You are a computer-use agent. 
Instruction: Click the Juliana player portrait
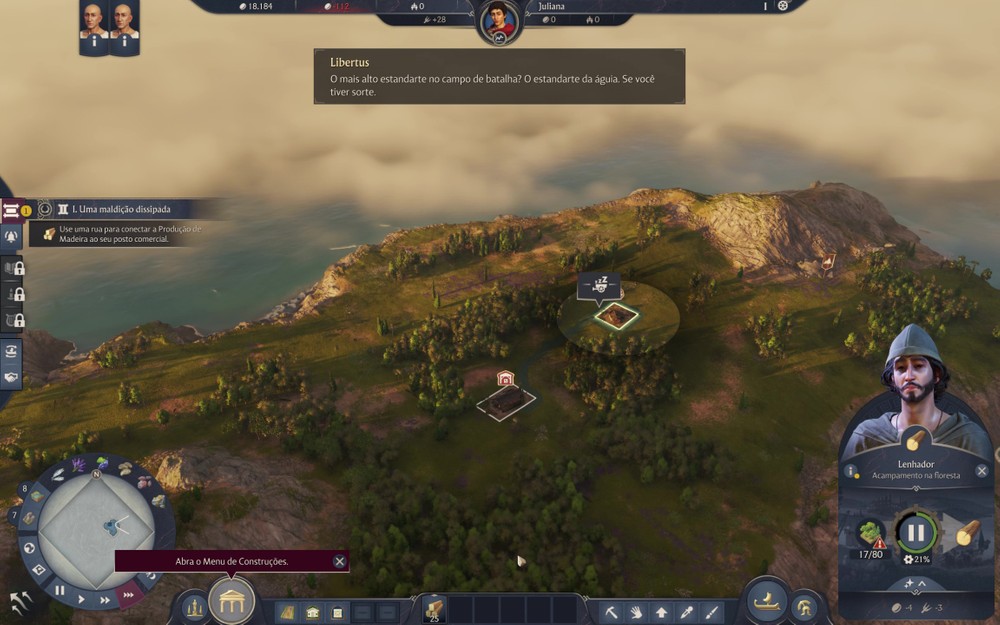tap(499, 21)
